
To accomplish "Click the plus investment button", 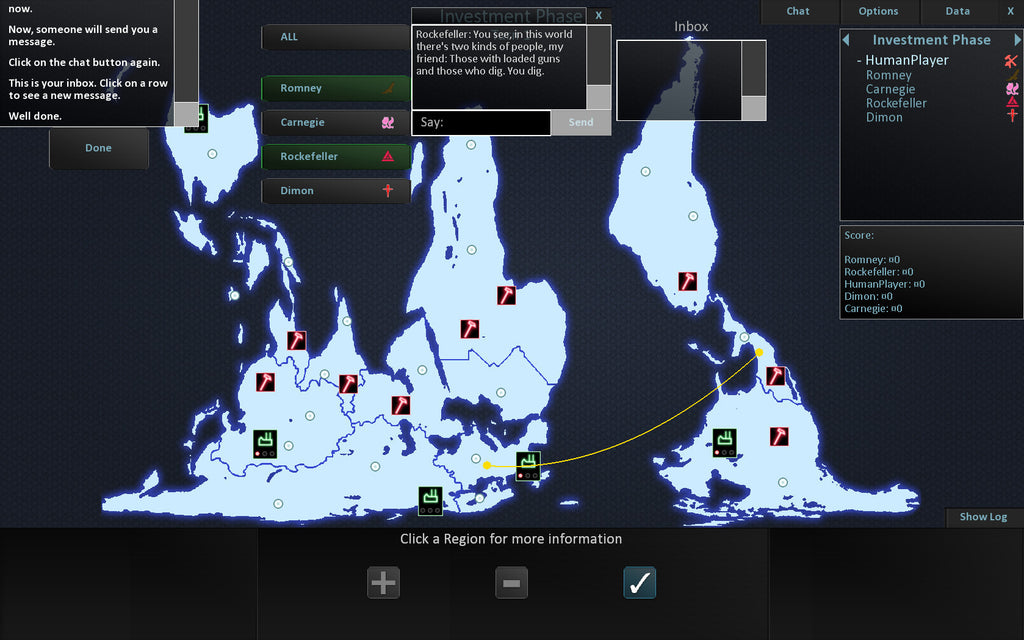I will [x=383, y=582].
